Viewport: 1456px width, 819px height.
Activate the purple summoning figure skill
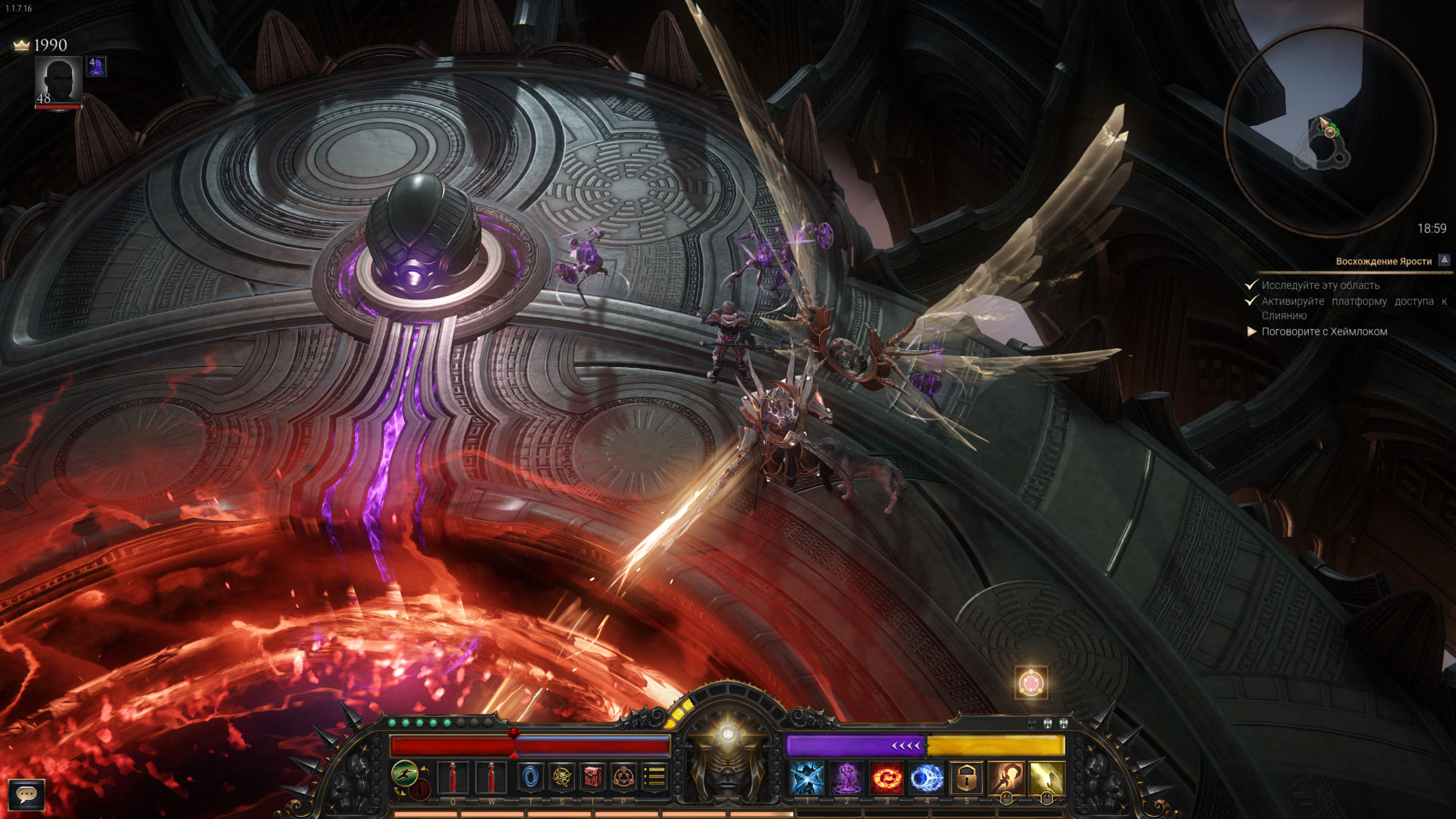coord(846,778)
